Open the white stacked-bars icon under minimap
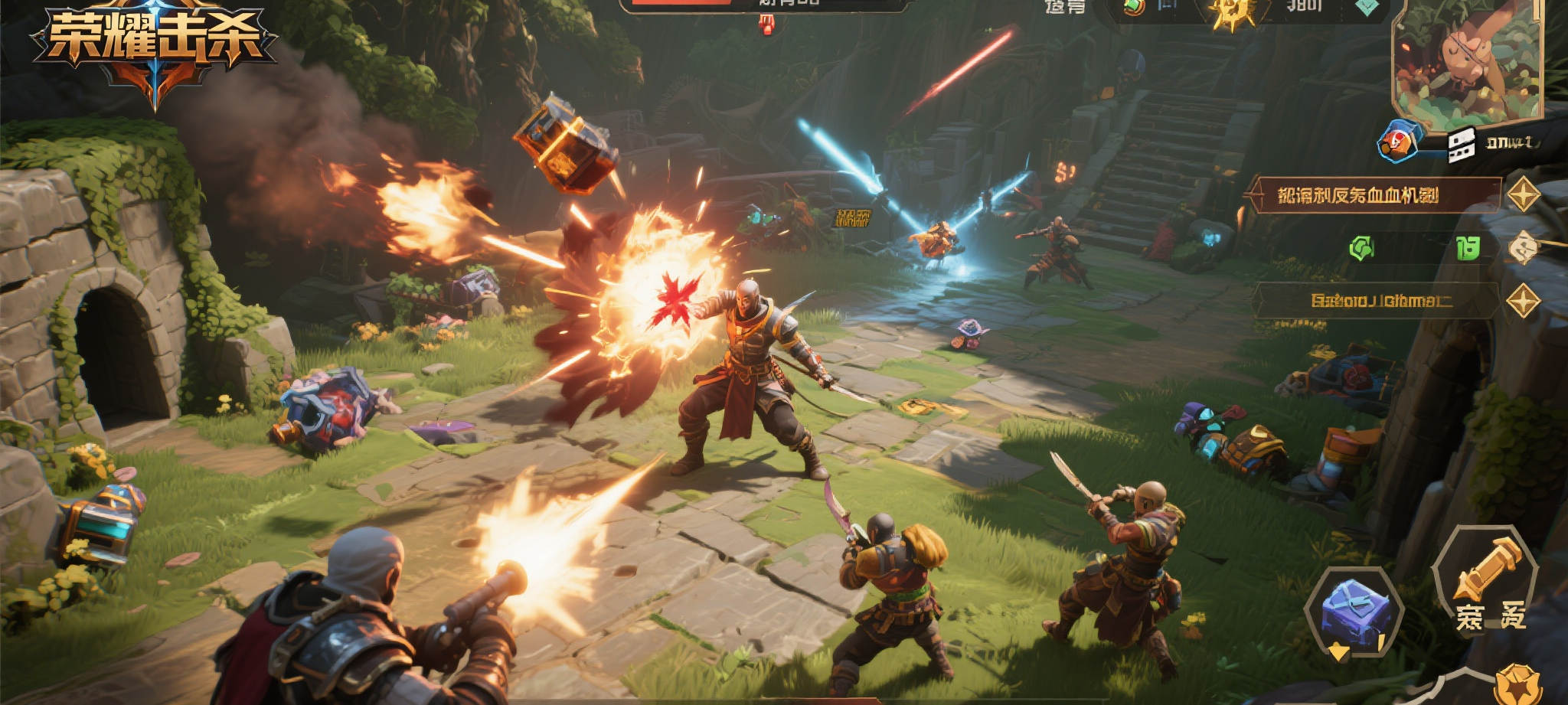This screenshot has width=1568, height=705. (1461, 144)
